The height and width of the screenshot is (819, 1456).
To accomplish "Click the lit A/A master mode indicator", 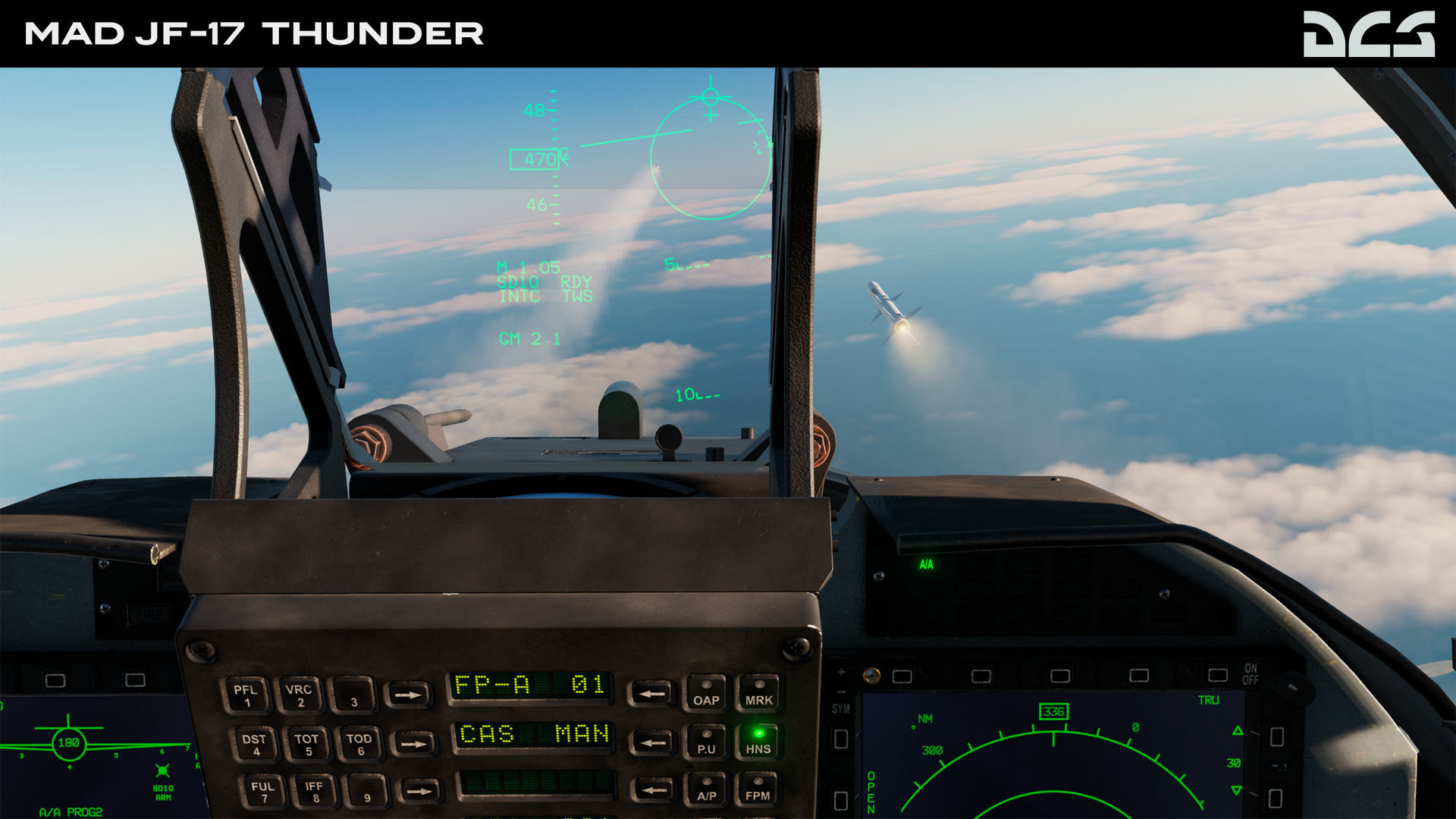I will (925, 564).
